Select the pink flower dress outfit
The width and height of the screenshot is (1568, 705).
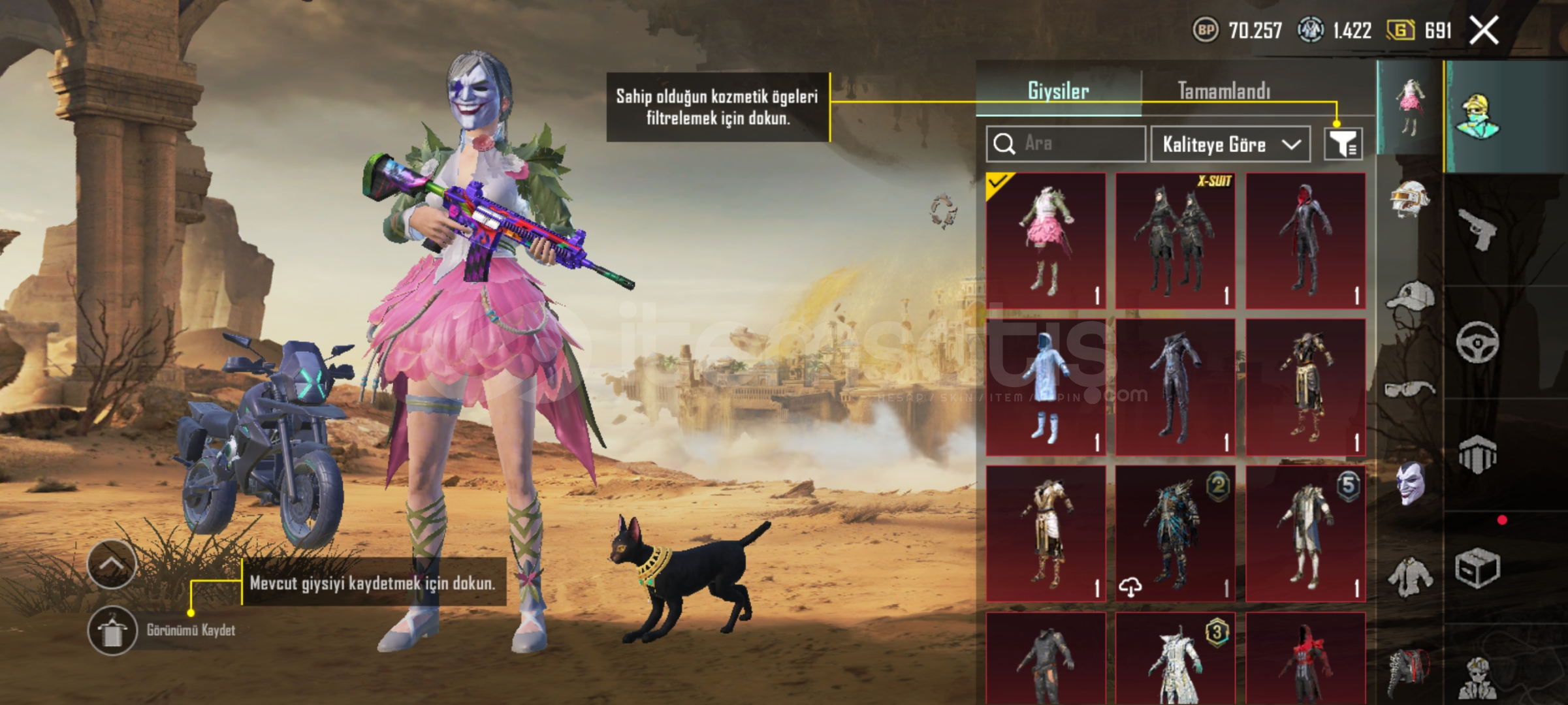coord(1046,241)
